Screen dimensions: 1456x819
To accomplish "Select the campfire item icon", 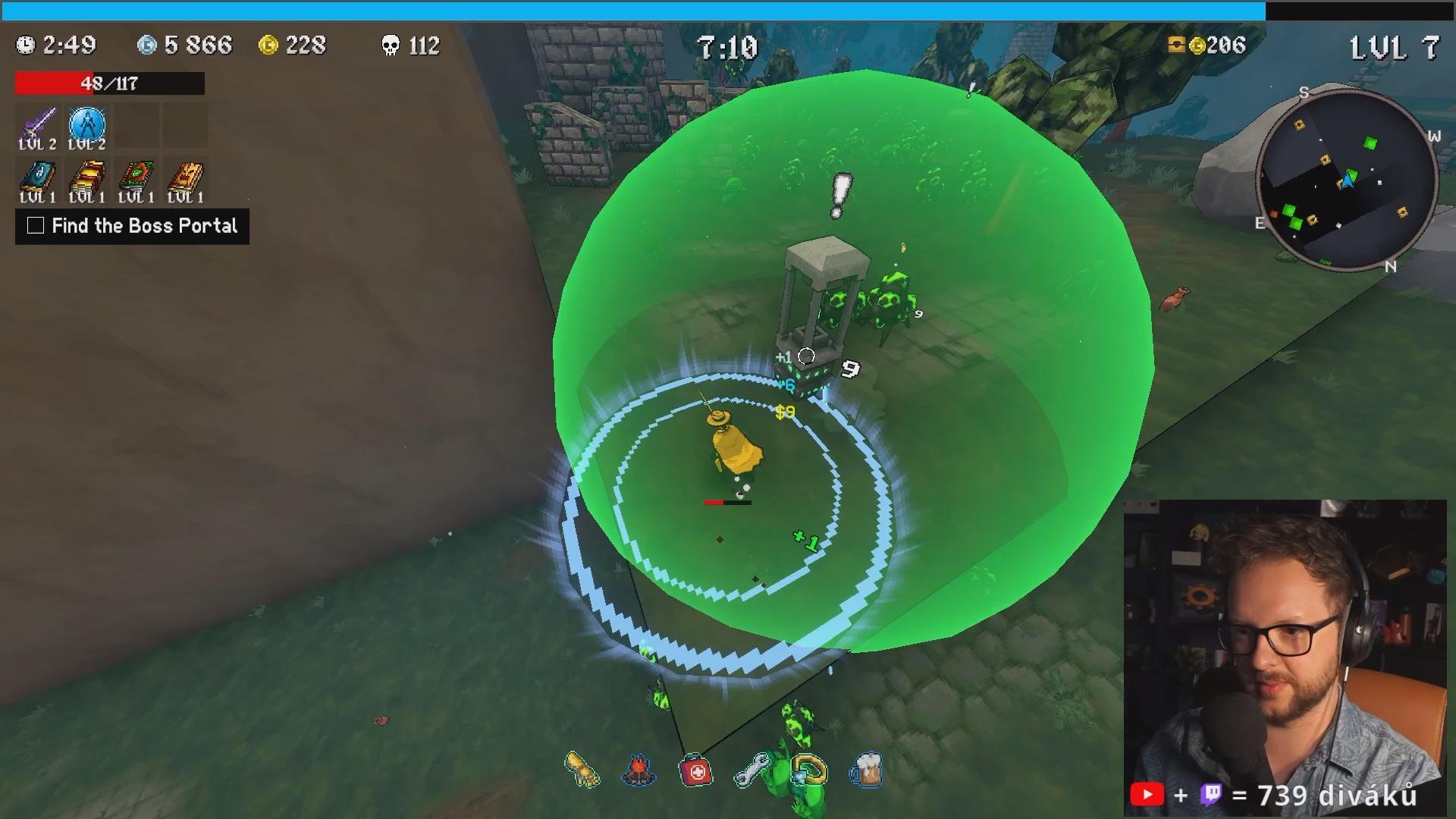I will (x=639, y=770).
